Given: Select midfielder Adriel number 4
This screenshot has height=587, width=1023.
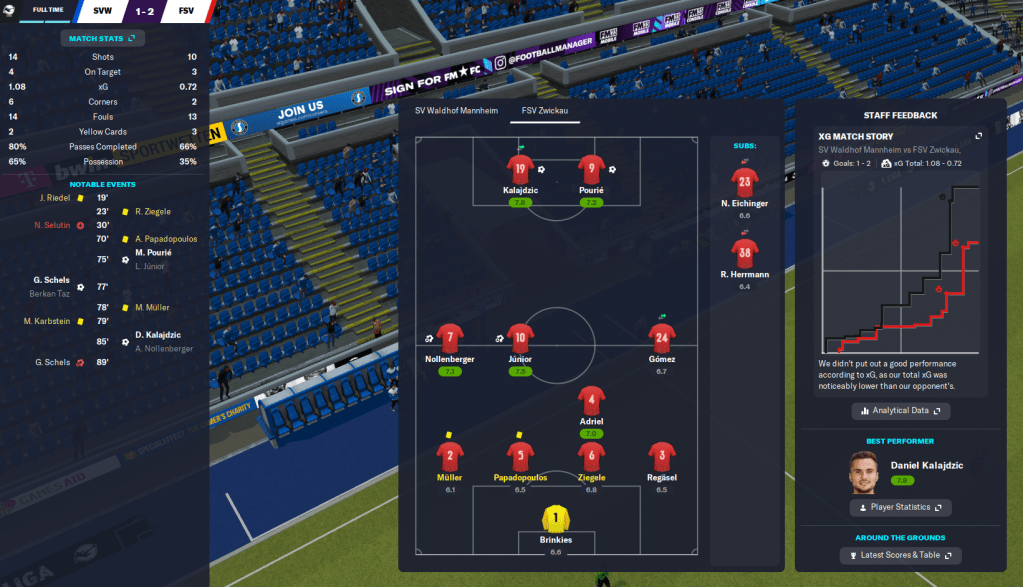Looking at the screenshot, I should coord(591,401).
